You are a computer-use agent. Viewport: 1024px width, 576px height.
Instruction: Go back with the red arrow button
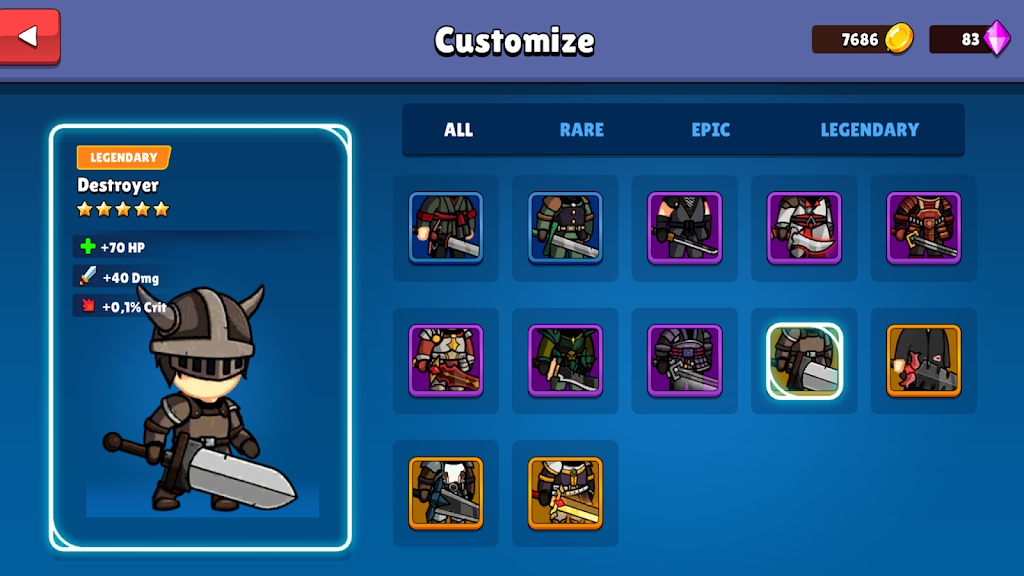tap(30, 37)
